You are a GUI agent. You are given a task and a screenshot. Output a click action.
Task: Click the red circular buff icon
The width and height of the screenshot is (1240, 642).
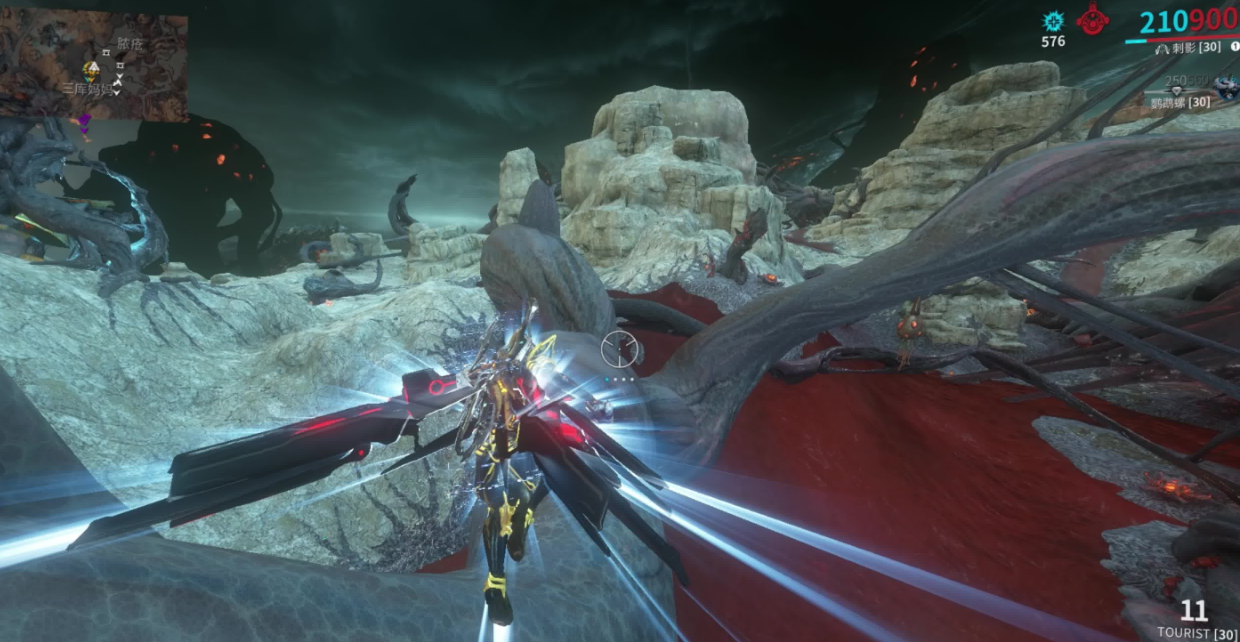point(1092,19)
